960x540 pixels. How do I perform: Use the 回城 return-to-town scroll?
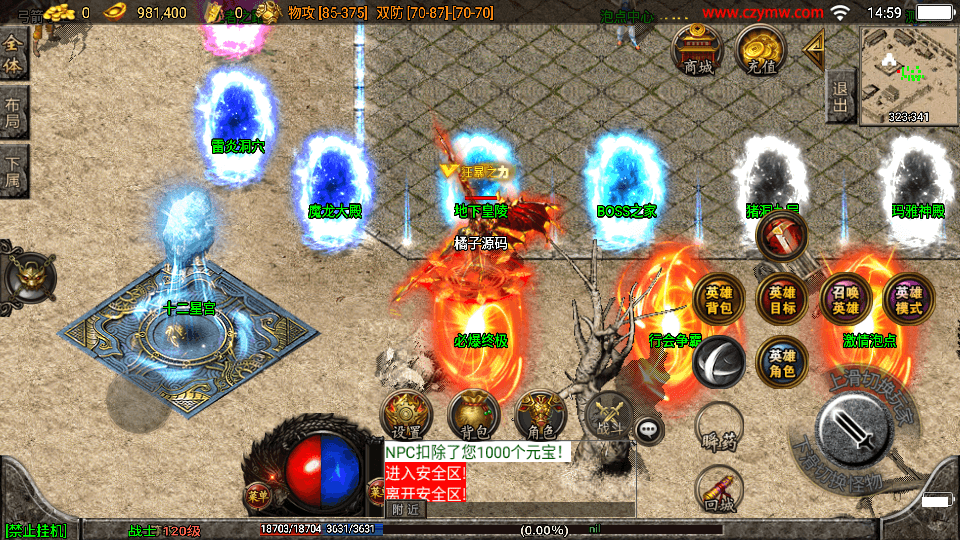[718, 489]
